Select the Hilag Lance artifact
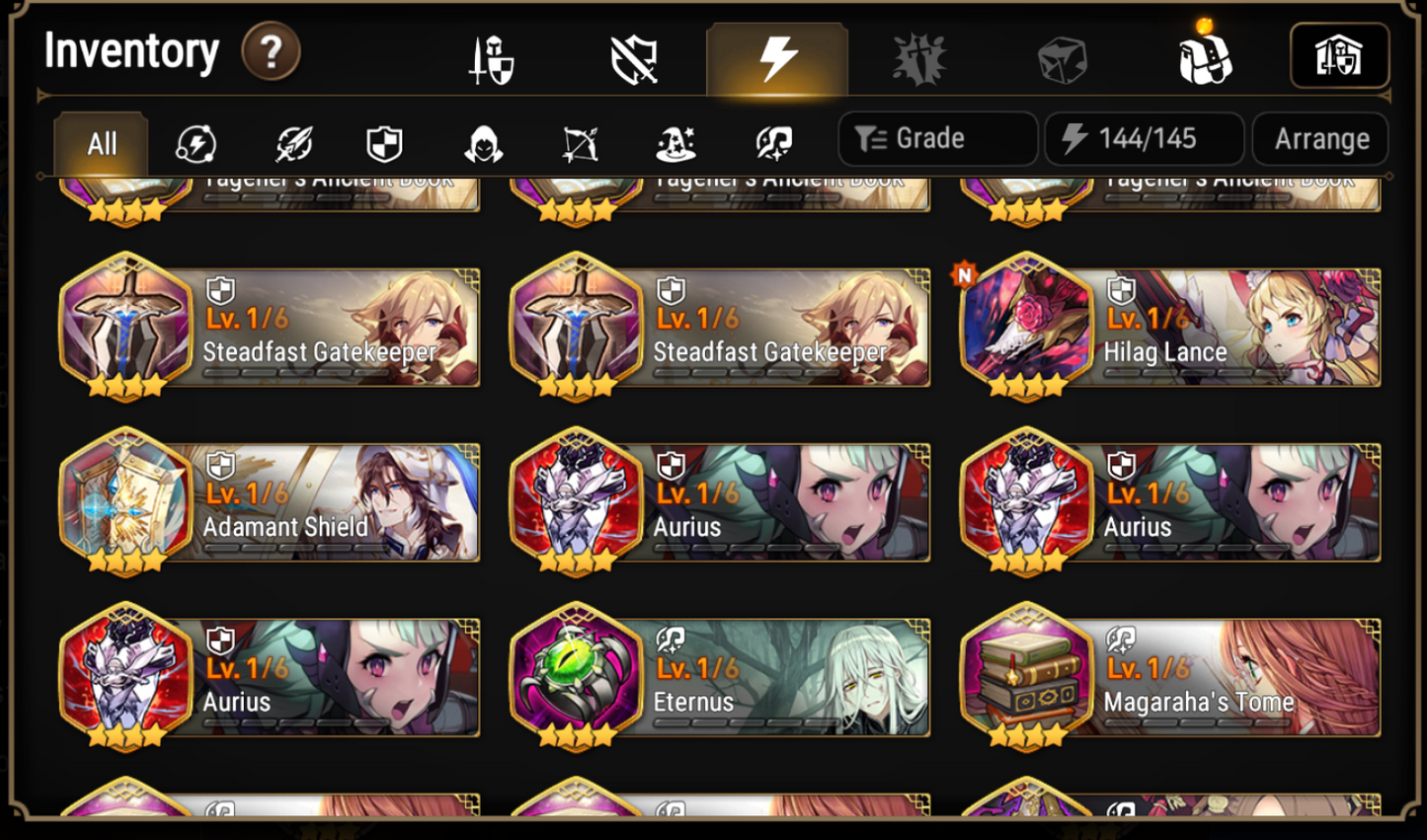Viewport: 1427px width, 840px height. pos(1170,328)
